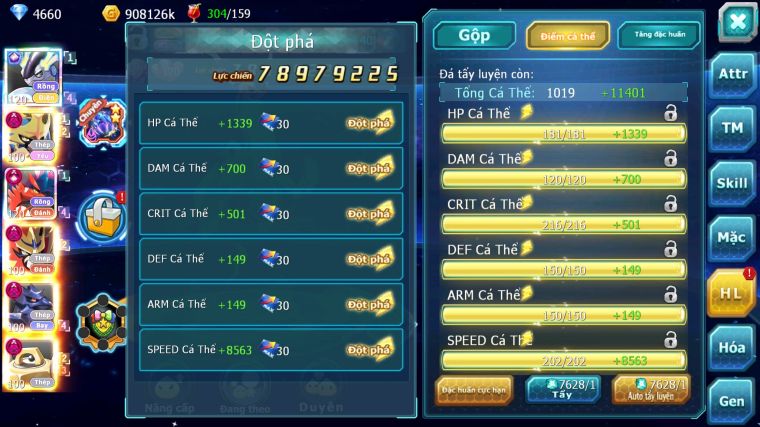This screenshot has width=760, height=427.
Task: Click Đột phá for DAM Cá Thể
Action: (x=369, y=169)
